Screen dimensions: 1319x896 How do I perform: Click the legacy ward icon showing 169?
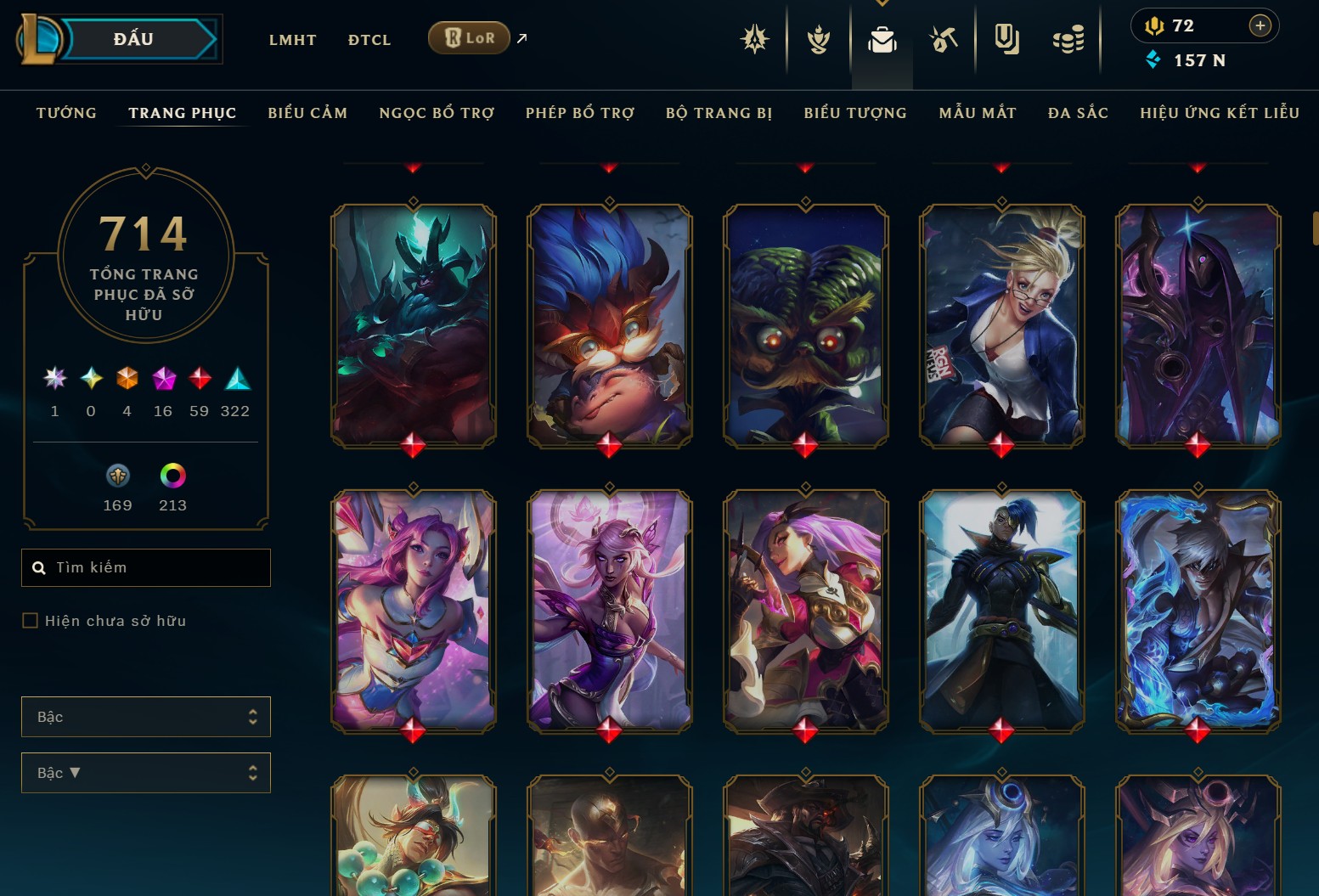[117, 476]
